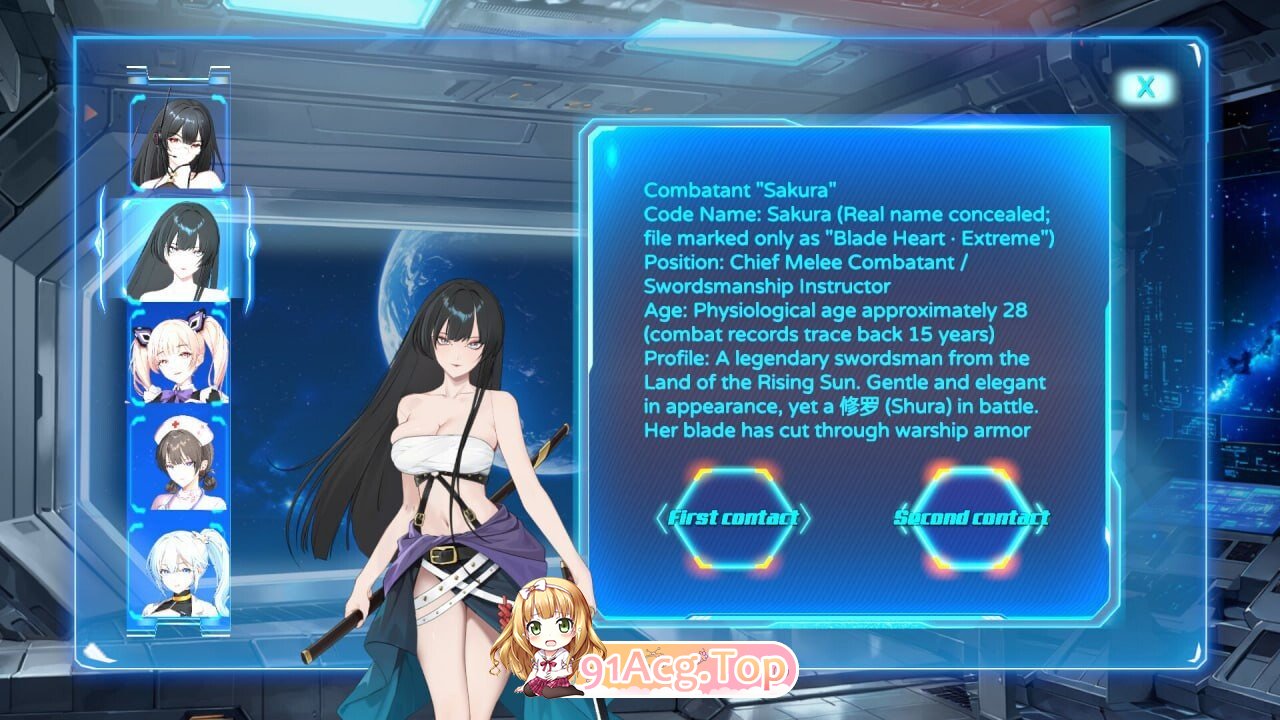Choose the First contact option
Screen dimensions: 1280x720
(733, 518)
